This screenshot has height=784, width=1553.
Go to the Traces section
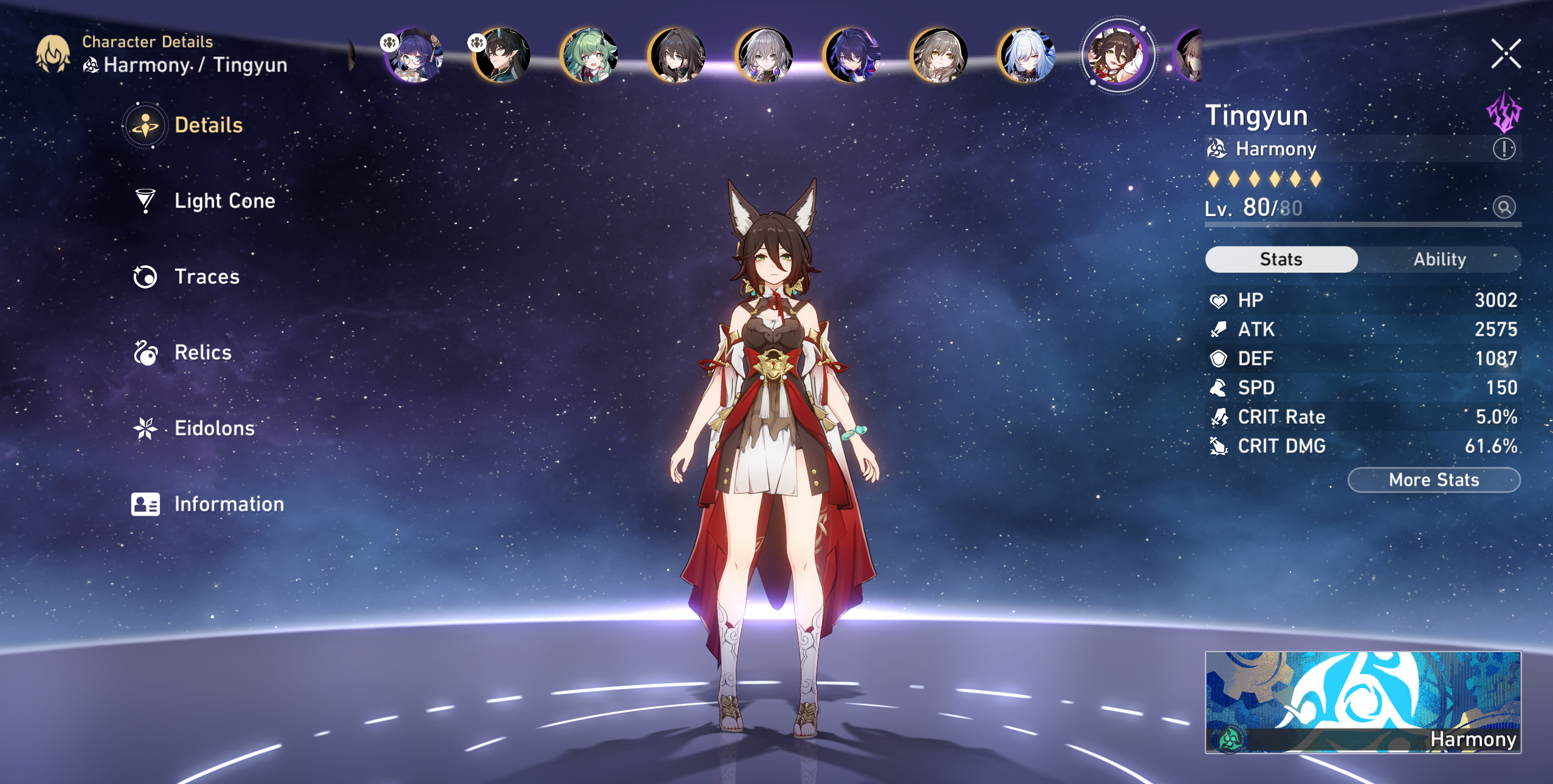pos(207,277)
